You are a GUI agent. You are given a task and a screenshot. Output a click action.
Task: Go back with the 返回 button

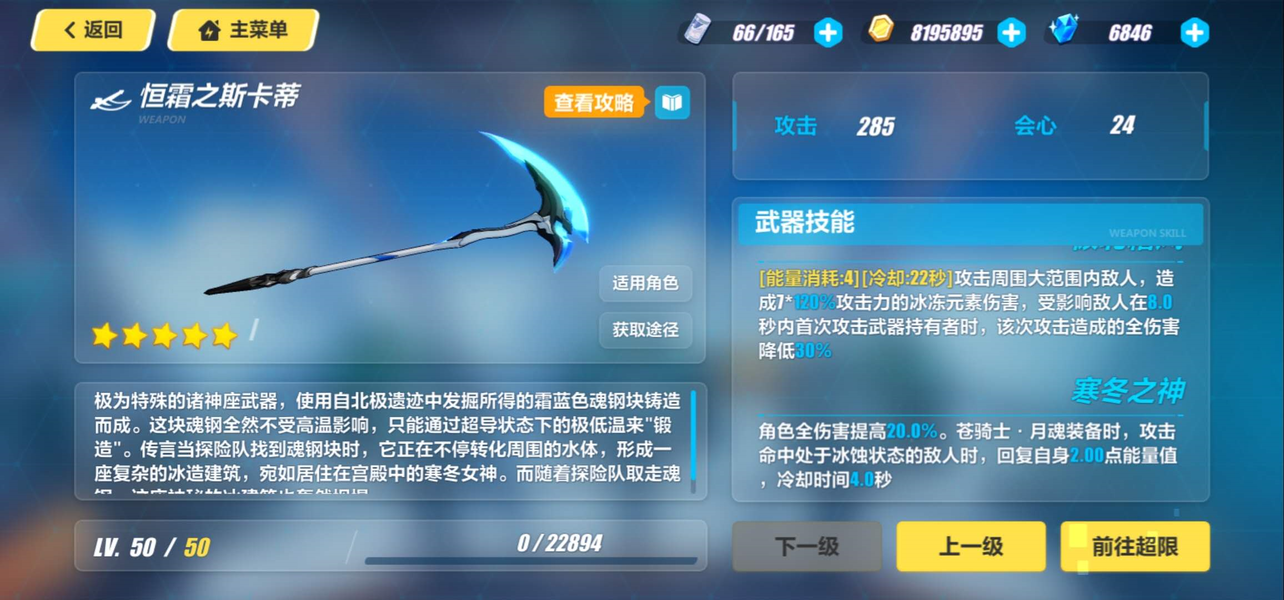pos(93,30)
